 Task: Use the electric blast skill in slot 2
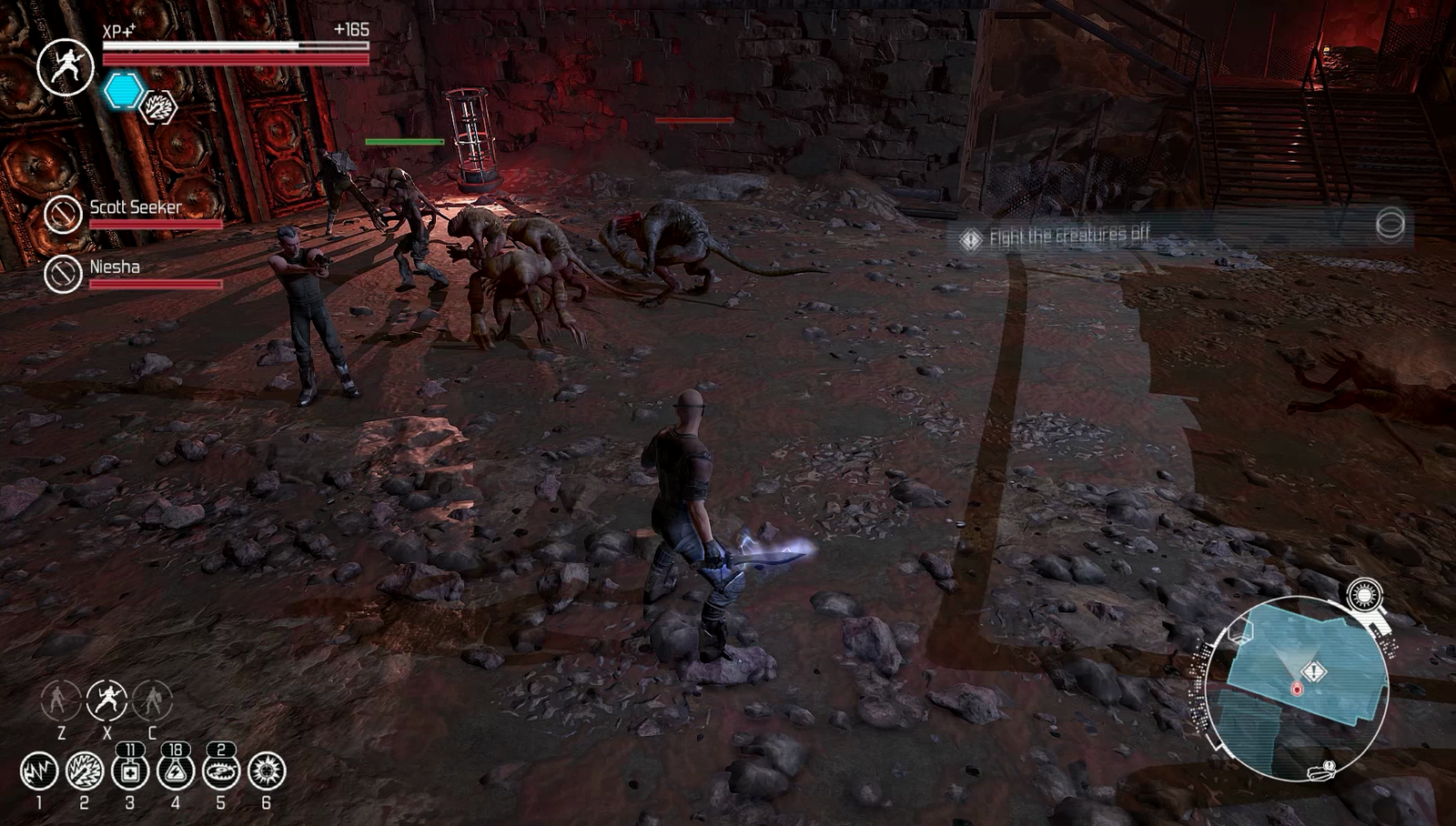[85, 771]
